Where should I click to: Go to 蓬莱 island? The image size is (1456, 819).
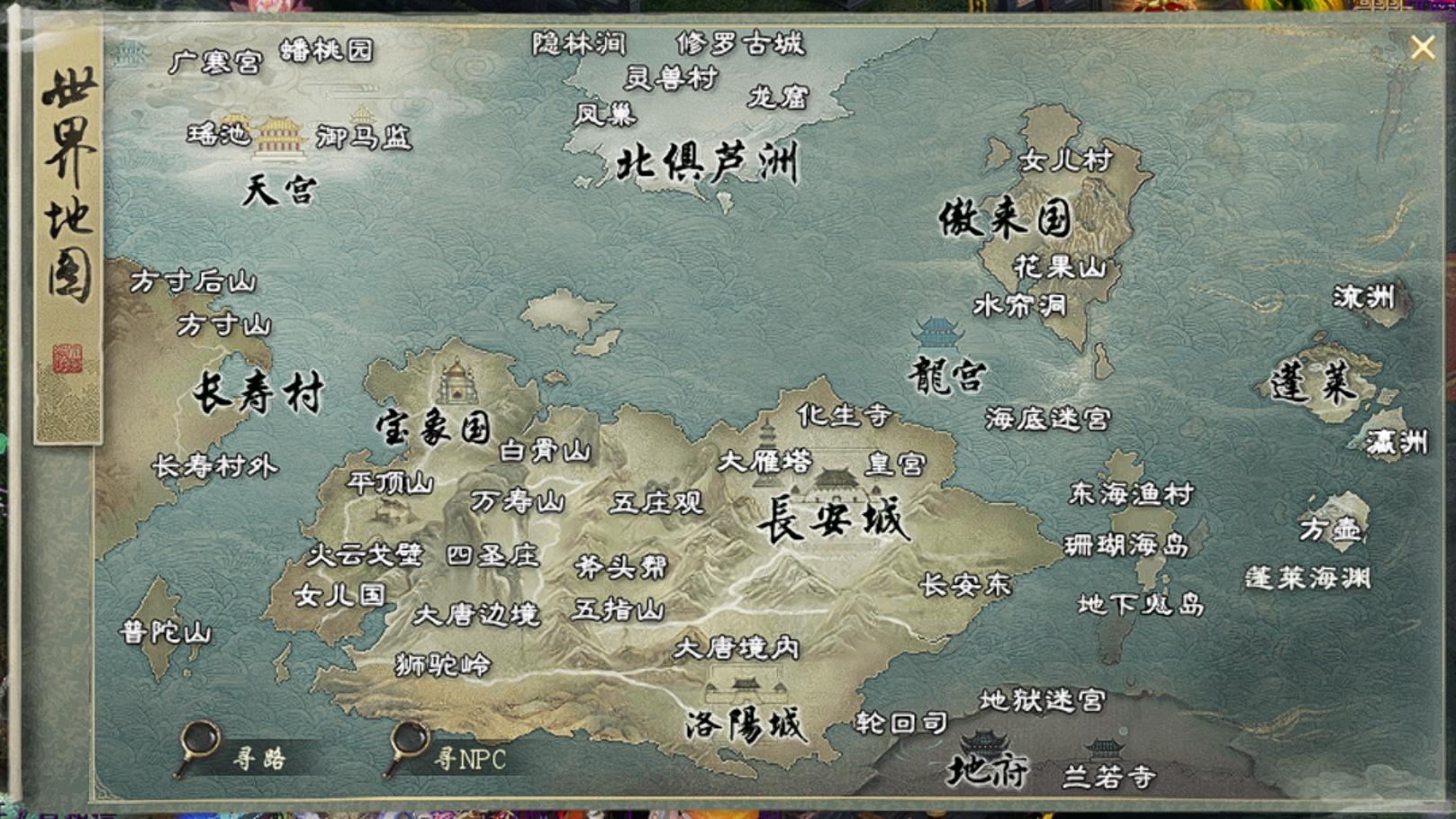click(x=1313, y=384)
